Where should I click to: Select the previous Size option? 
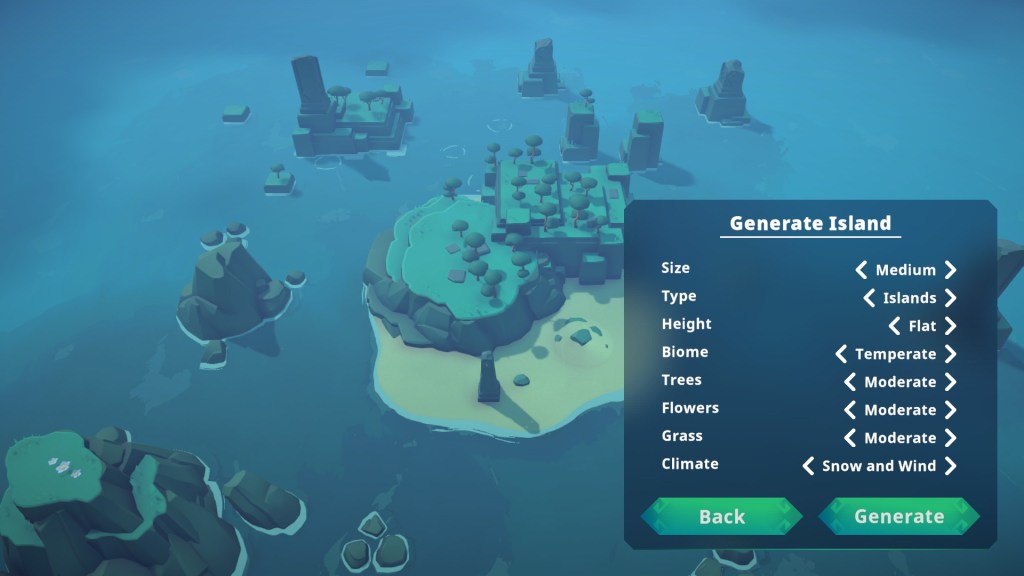click(861, 270)
